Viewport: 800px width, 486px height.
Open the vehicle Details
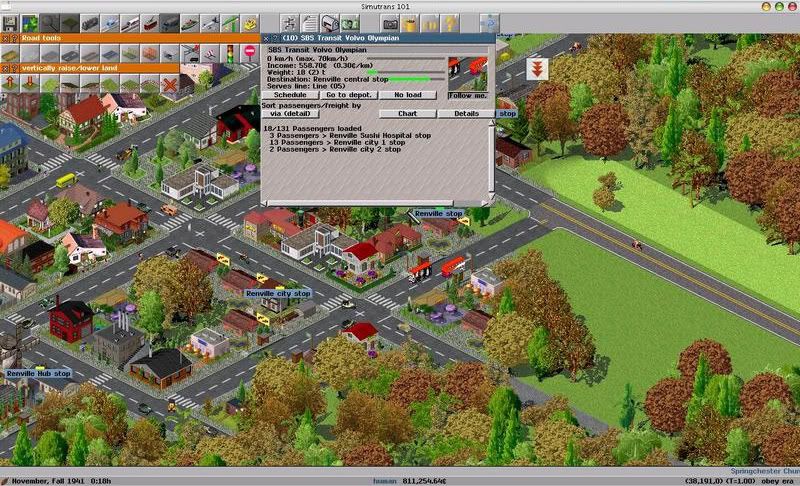click(x=466, y=114)
